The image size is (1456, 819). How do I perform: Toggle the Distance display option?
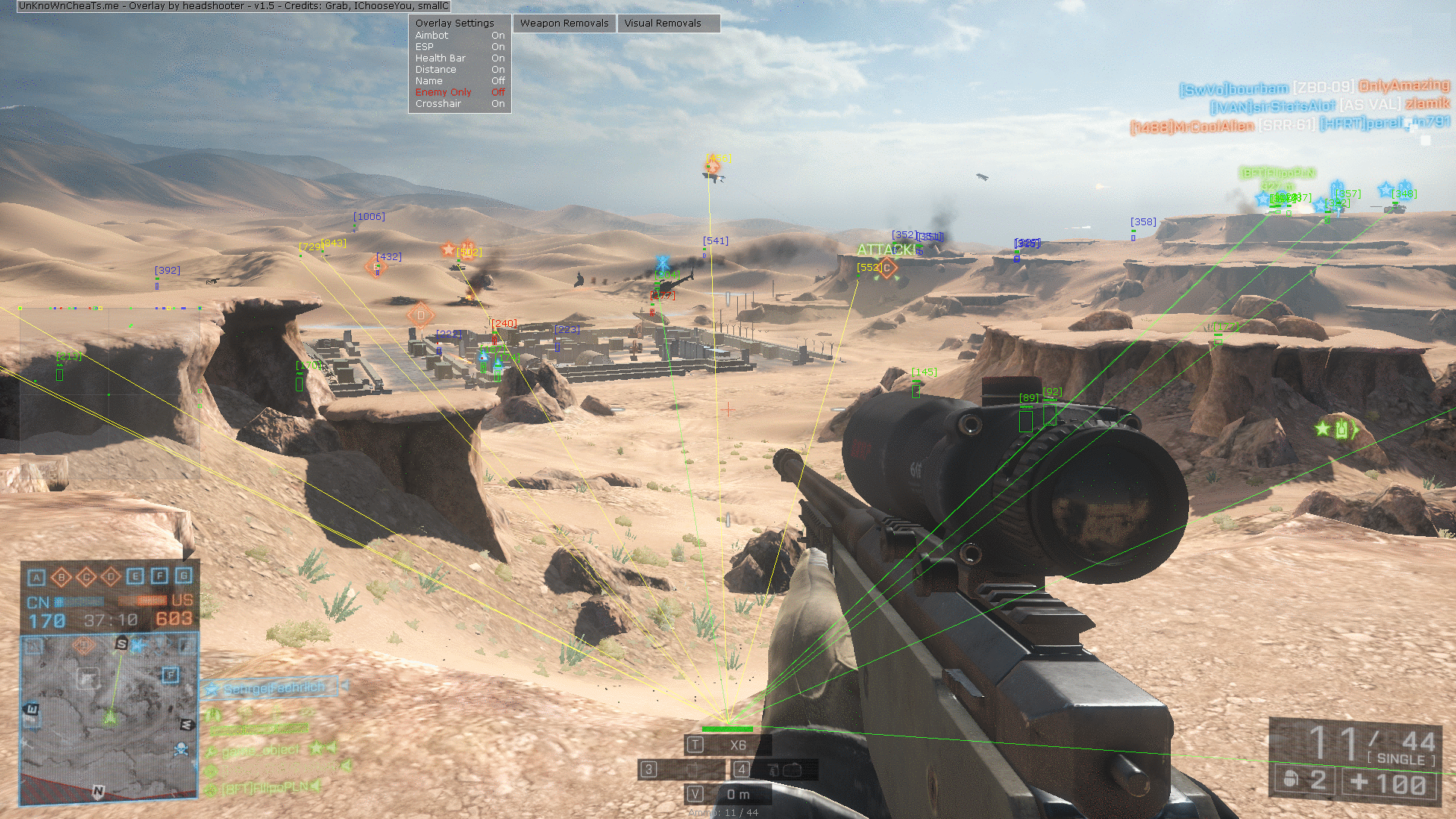click(460, 70)
